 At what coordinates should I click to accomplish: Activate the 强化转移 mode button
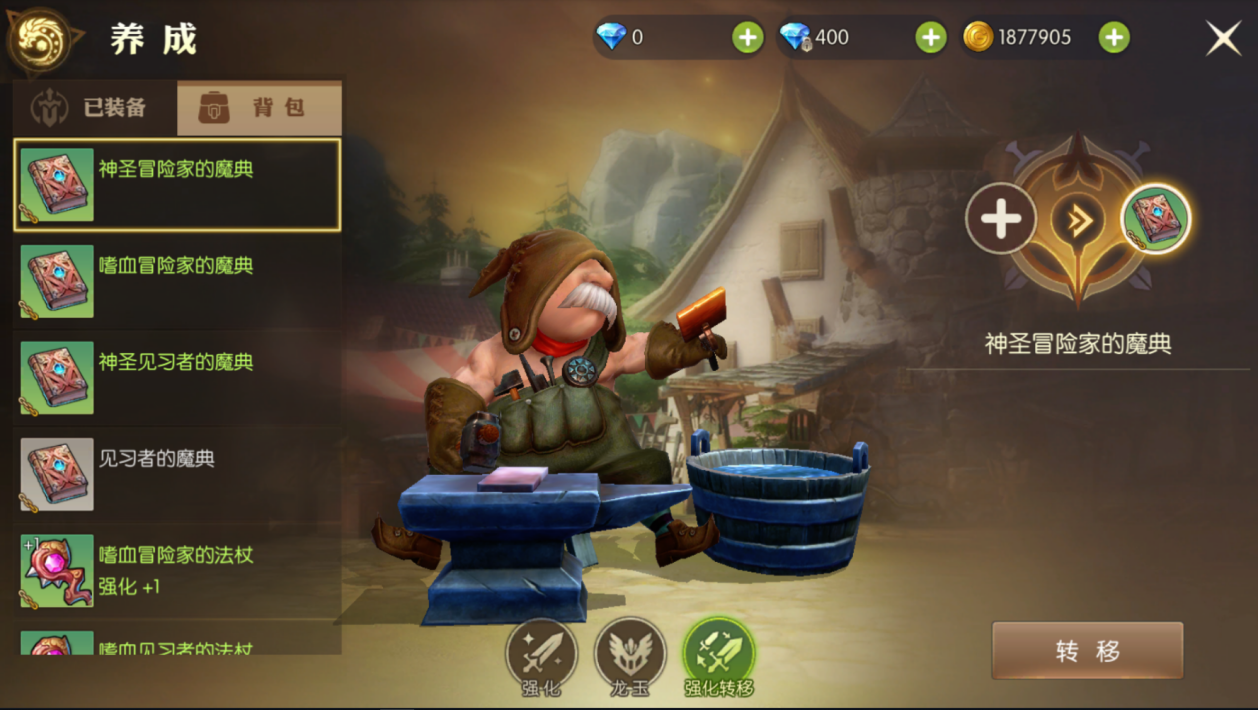pos(719,656)
